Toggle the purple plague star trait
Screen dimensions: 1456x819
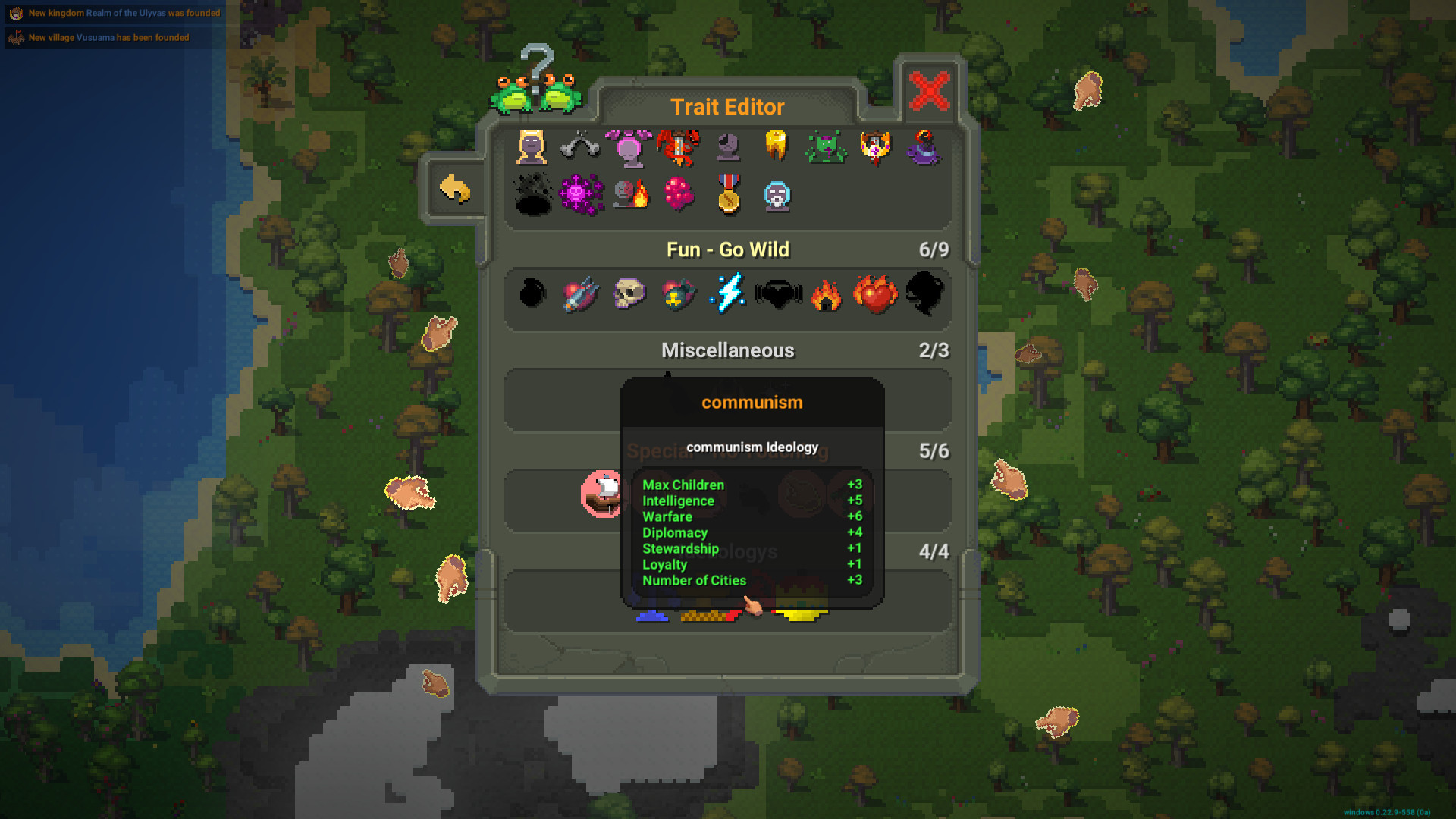coord(580,196)
